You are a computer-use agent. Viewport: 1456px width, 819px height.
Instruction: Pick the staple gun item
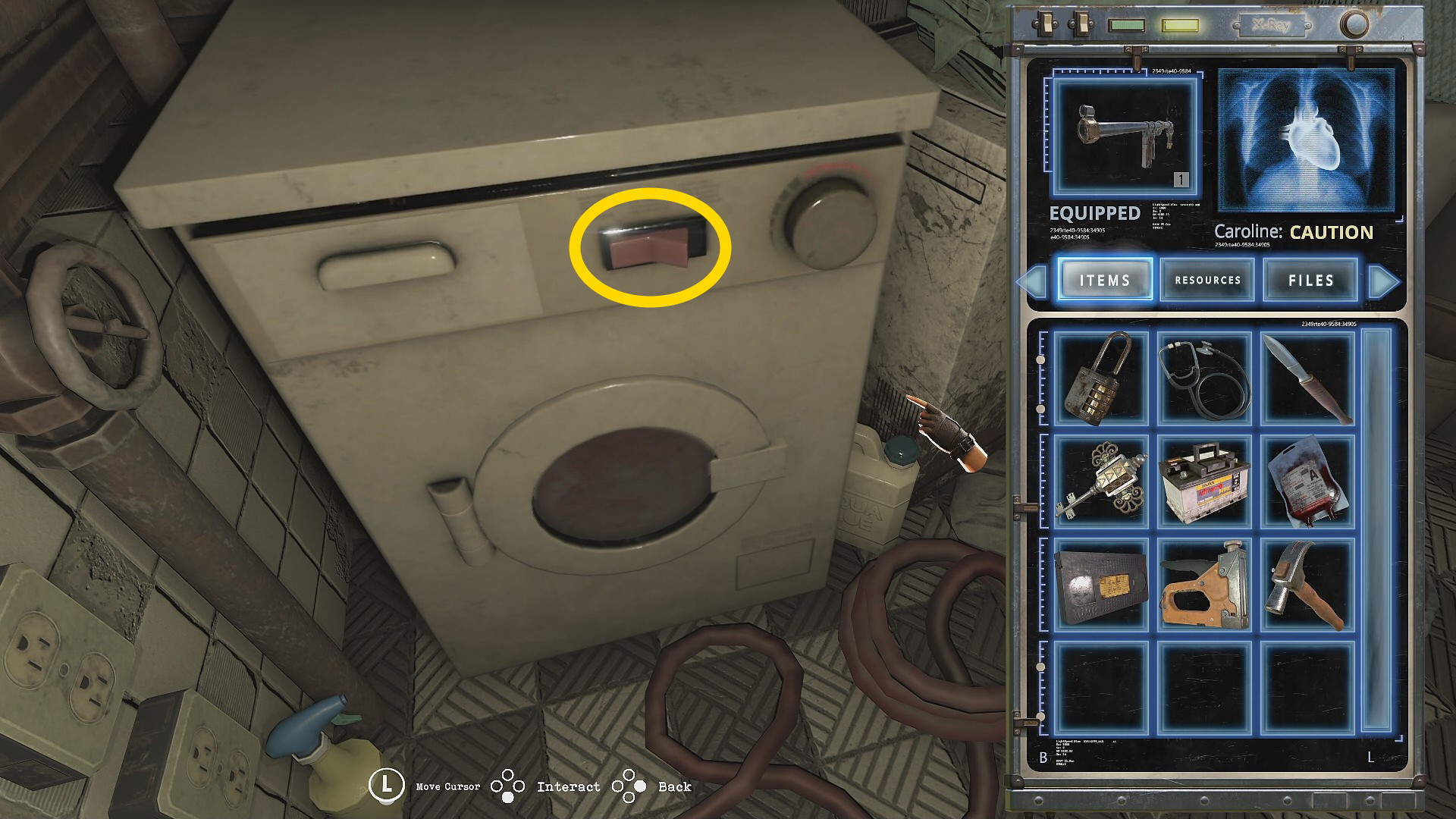coord(1205,585)
